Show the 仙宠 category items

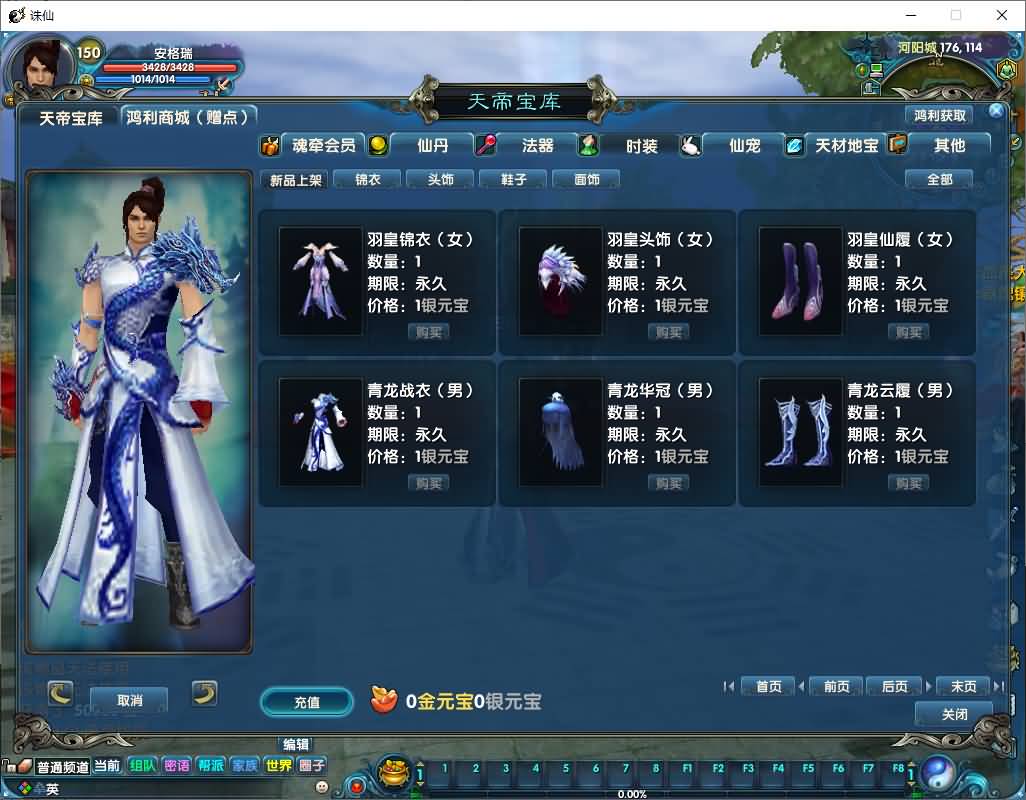pyautogui.click(x=744, y=145)
